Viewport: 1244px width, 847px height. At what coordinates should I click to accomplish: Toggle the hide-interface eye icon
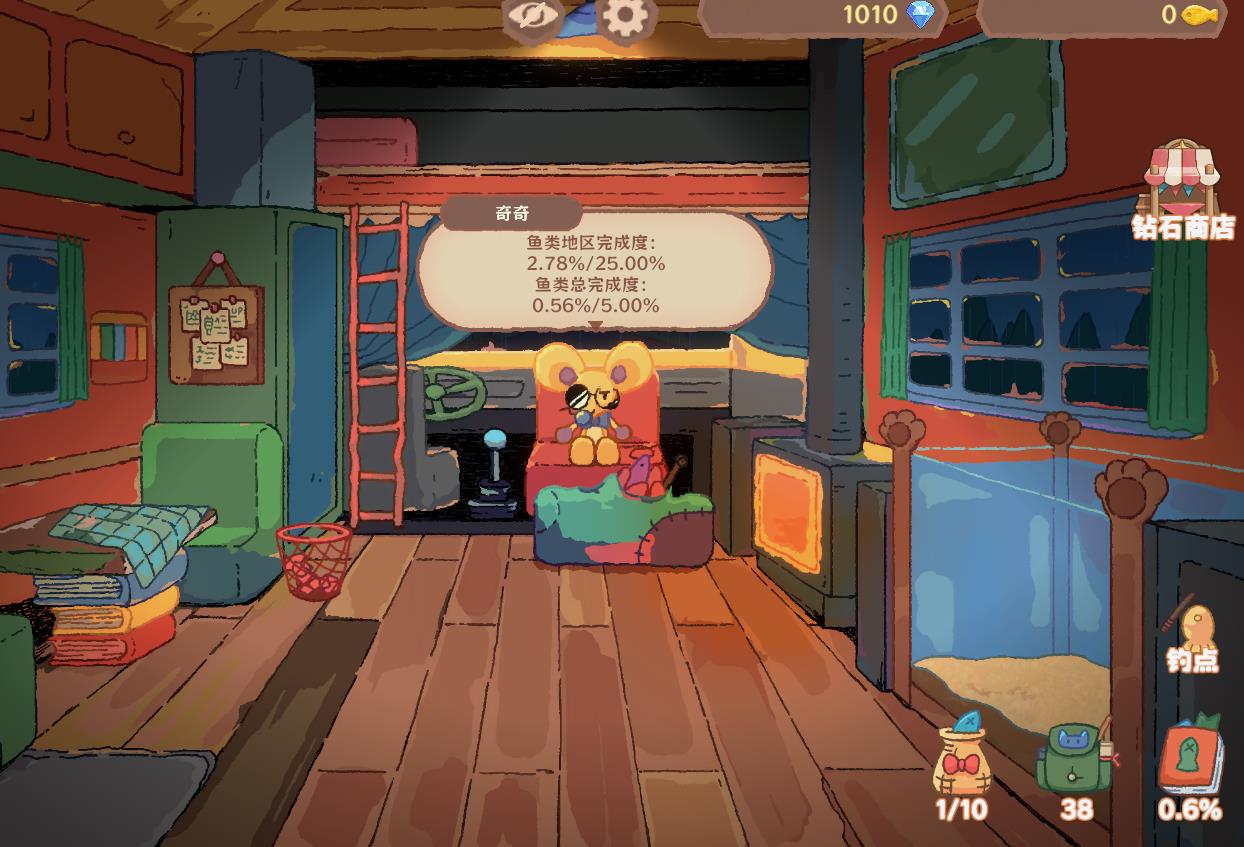point(531,17)
